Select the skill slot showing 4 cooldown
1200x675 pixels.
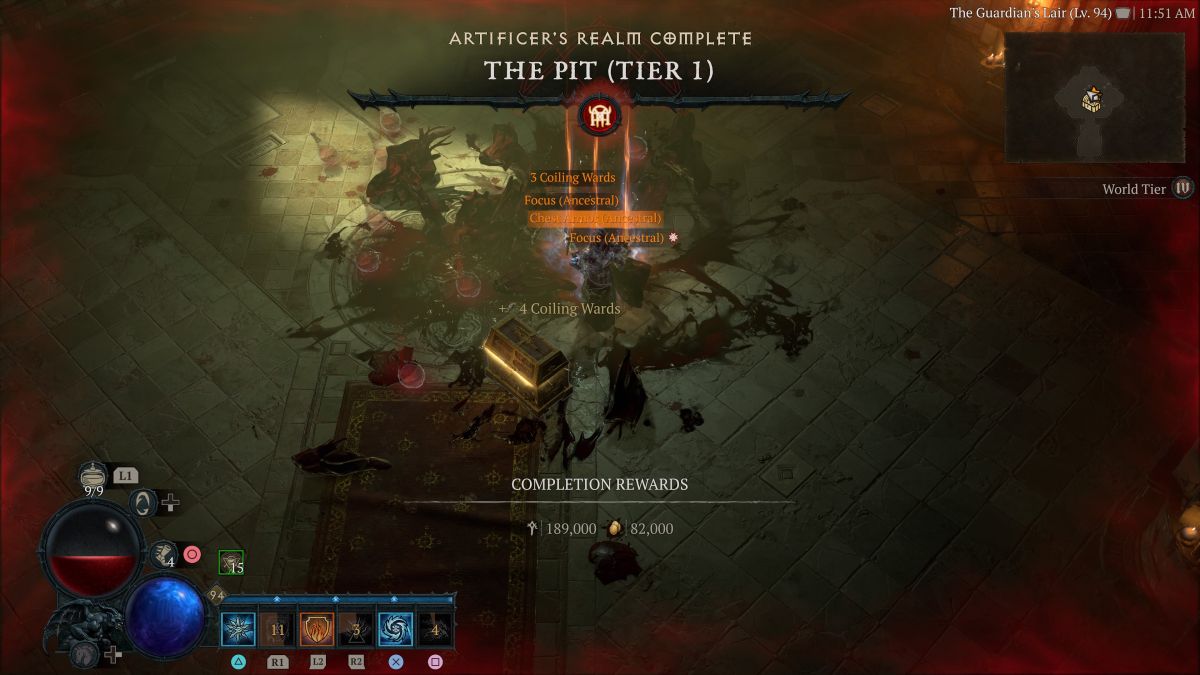(x=434, y=630)
